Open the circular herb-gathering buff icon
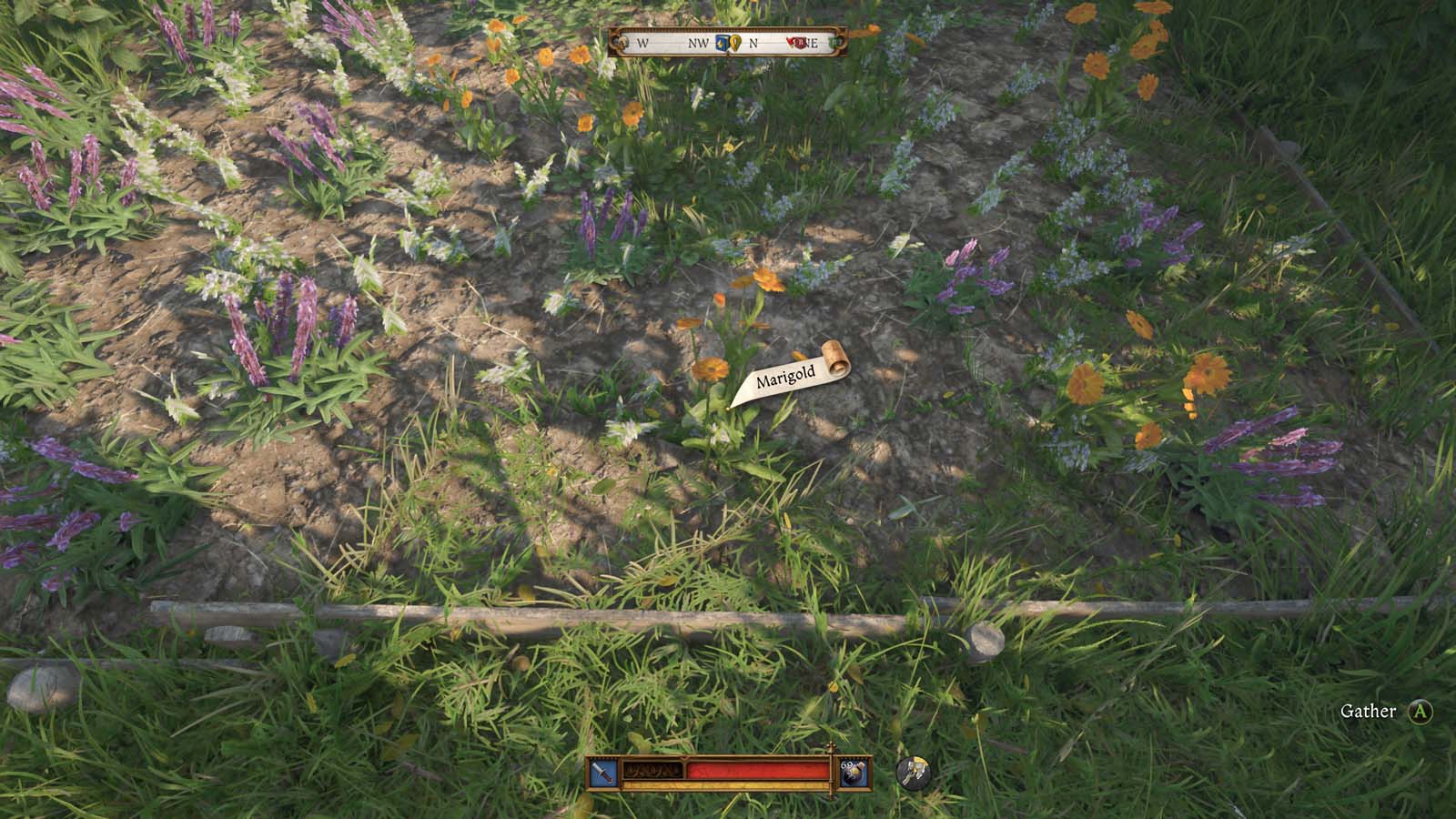Image resolution: width=1456 pixels, height=819 pixels. point(914,772)
